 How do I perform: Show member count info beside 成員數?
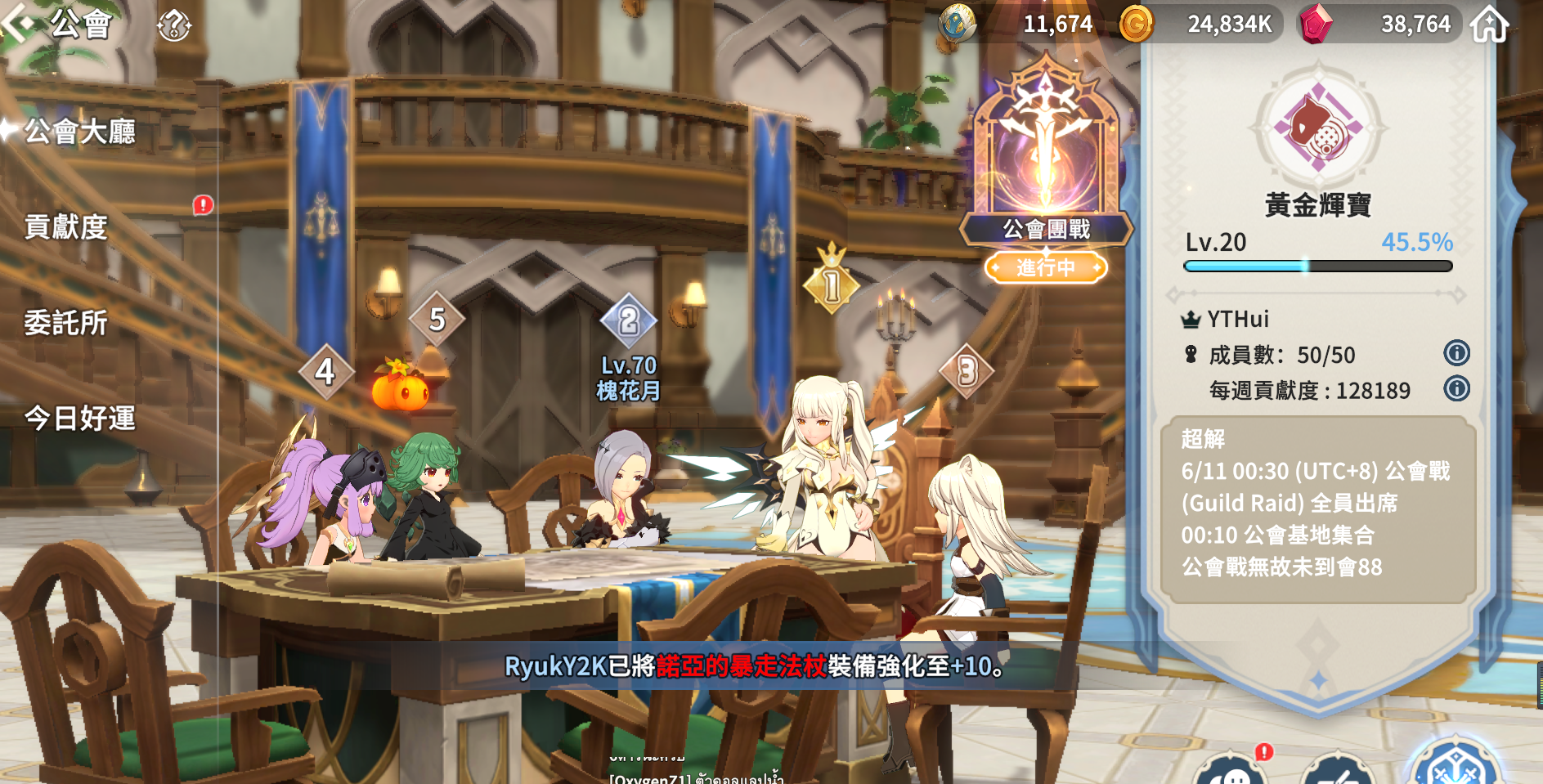coord(1456,353)
